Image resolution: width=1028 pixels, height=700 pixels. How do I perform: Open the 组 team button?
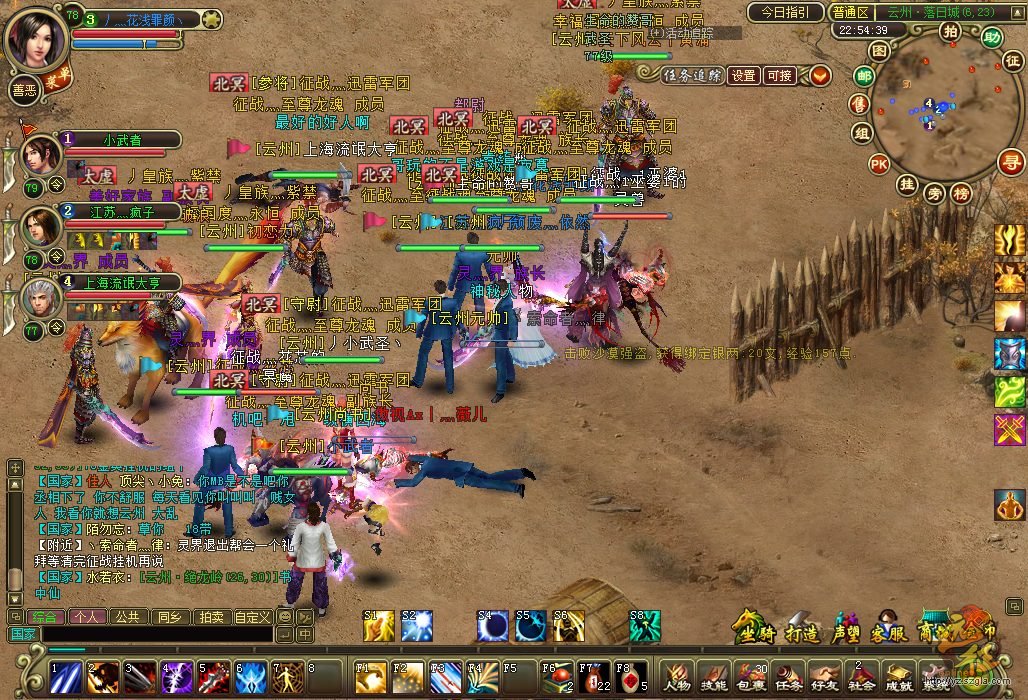tap(861, 133)
